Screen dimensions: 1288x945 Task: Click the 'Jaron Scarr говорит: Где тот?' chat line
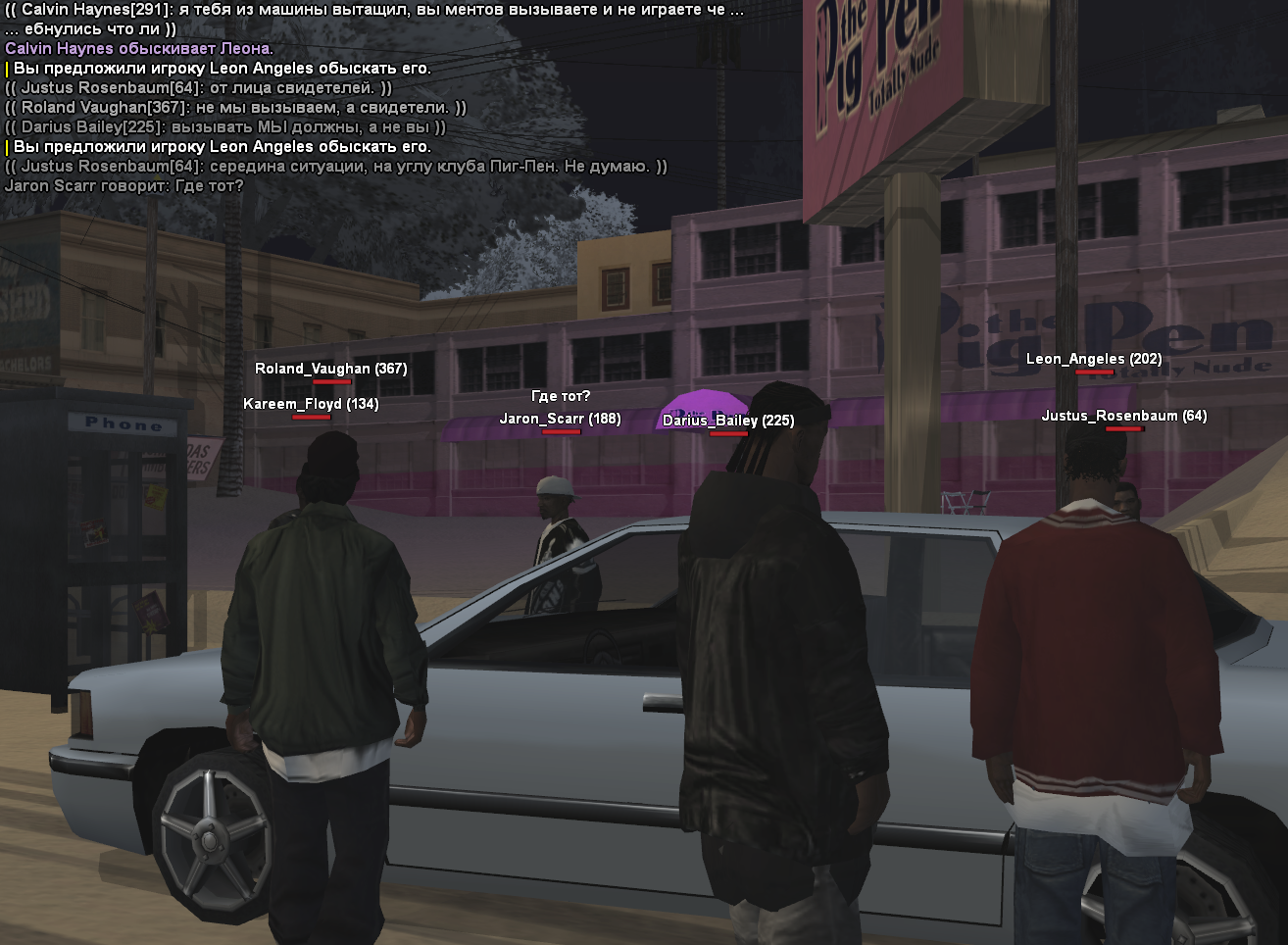(x=124, y=186)
